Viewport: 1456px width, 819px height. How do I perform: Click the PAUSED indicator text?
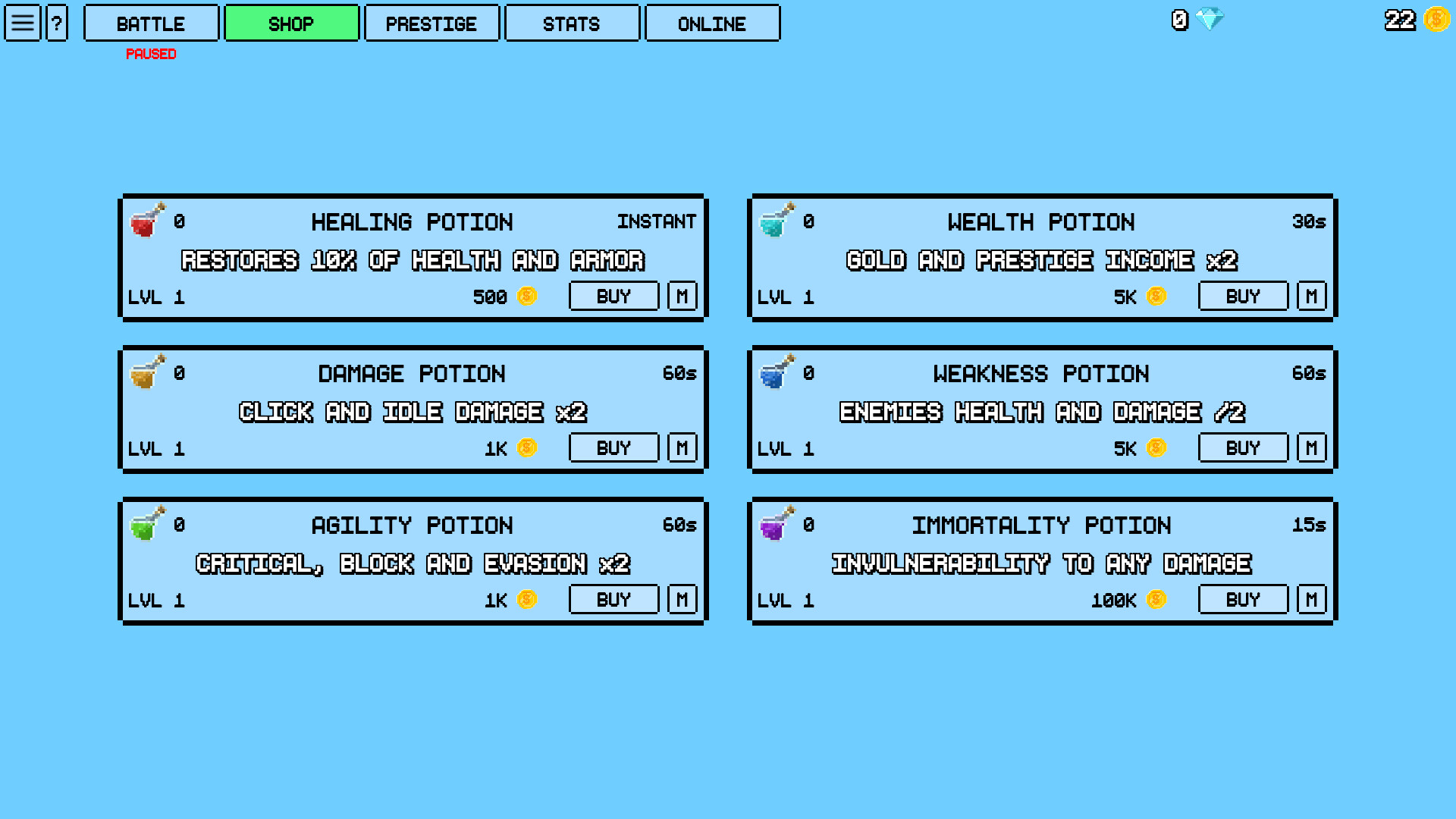pyautogui.click(x=151, y=54)
